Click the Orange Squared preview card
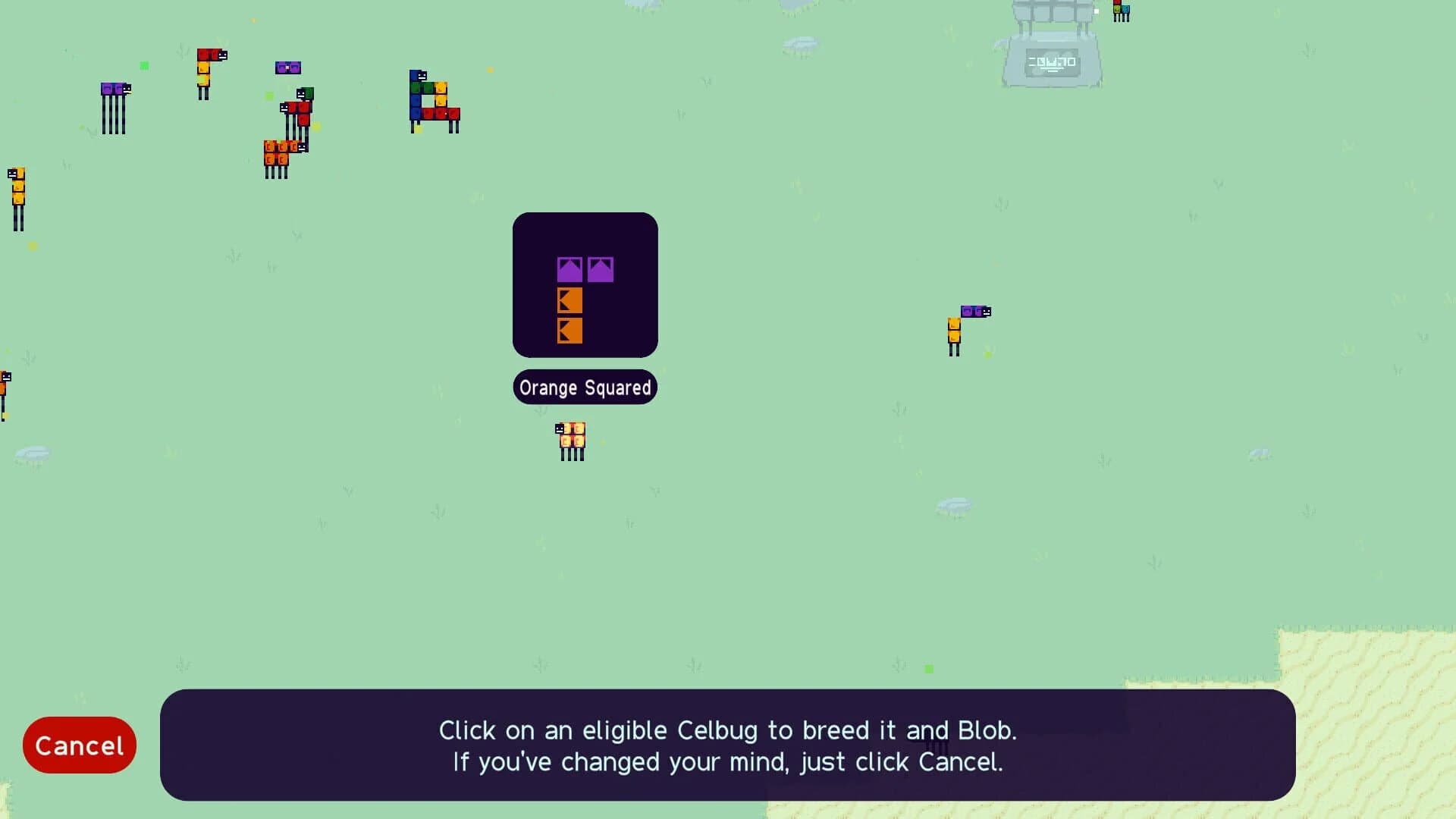 point(585,285)
